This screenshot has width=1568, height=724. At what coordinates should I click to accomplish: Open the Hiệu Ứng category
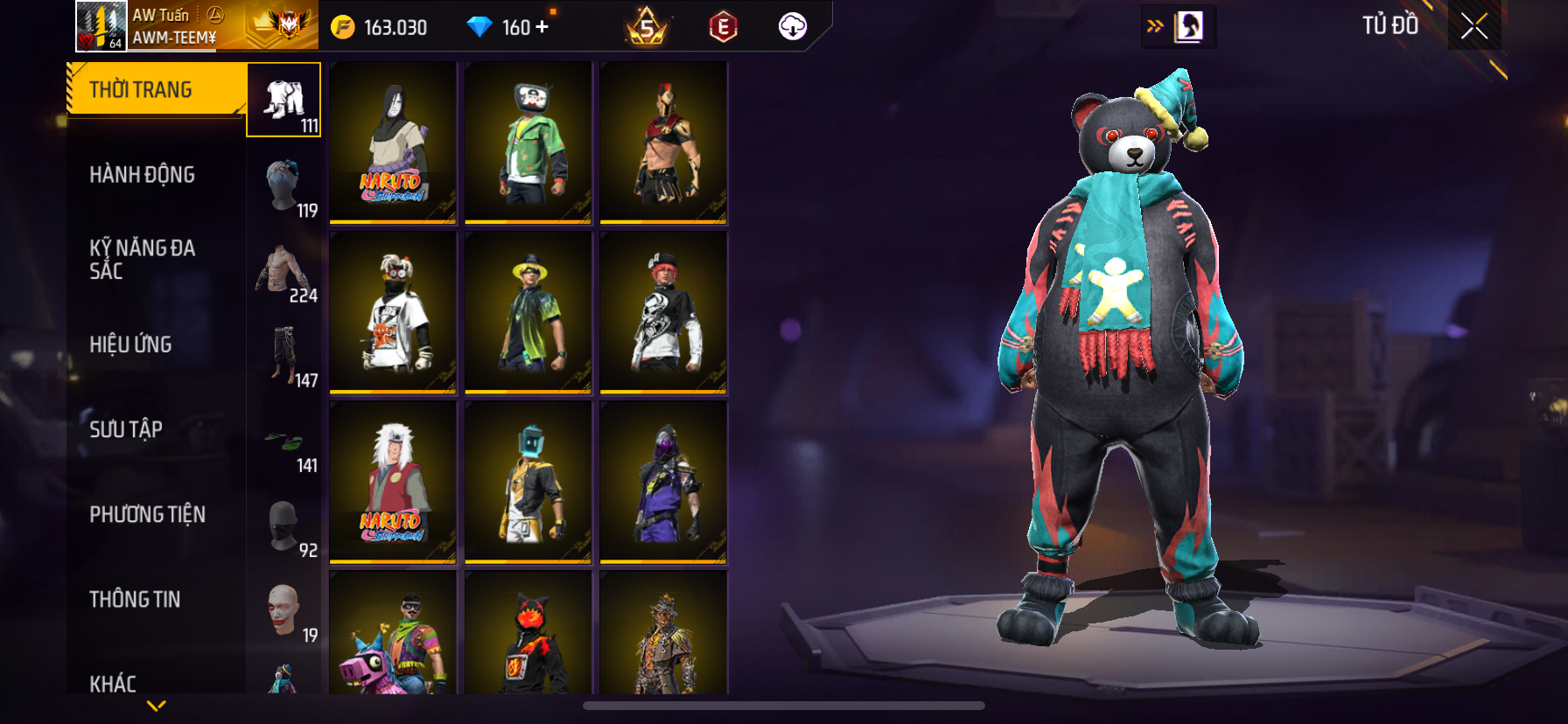pyautogui.click(x=131, y=345)
